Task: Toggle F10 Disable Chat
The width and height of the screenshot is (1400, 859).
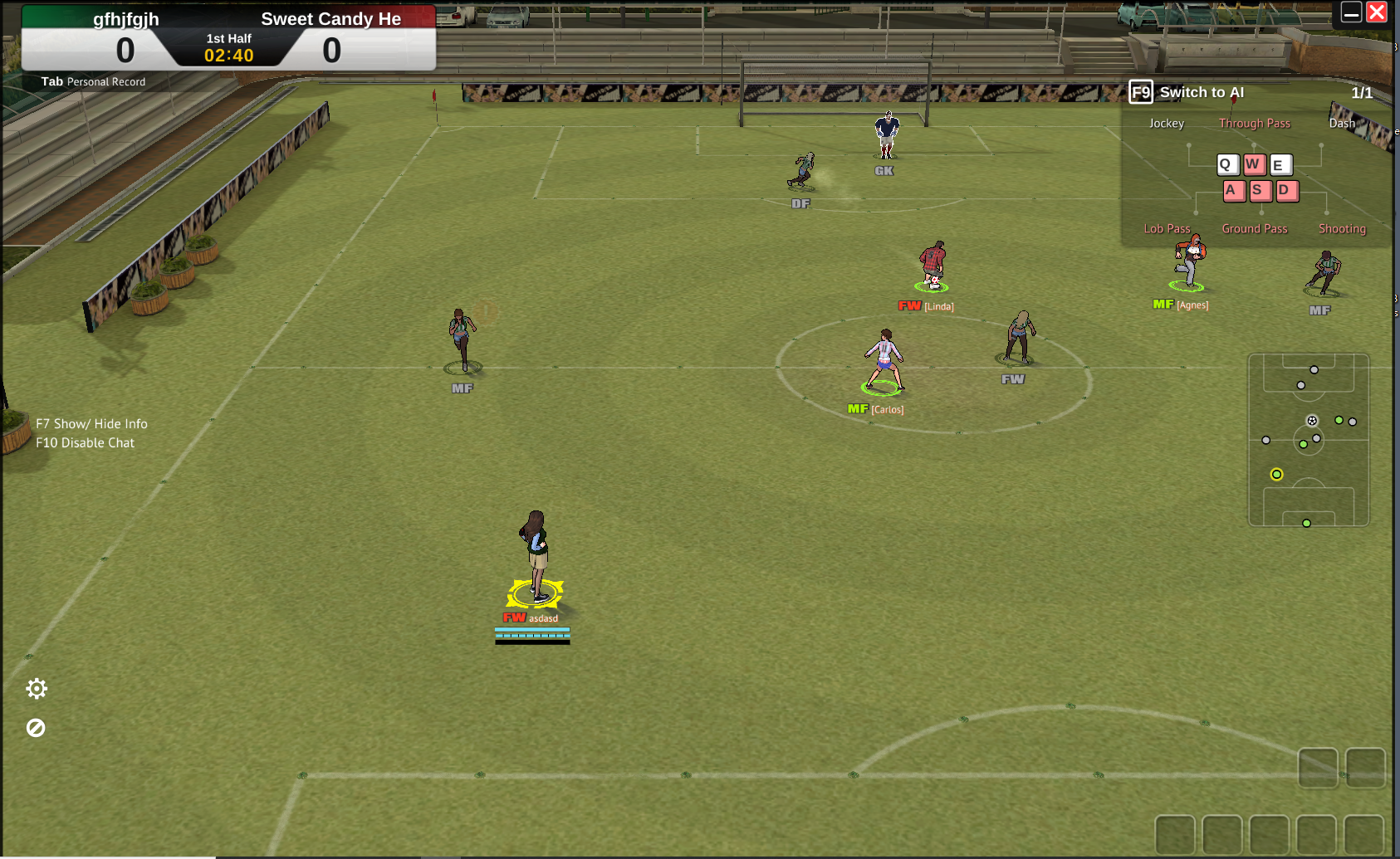Action: [x=85, y=442]
